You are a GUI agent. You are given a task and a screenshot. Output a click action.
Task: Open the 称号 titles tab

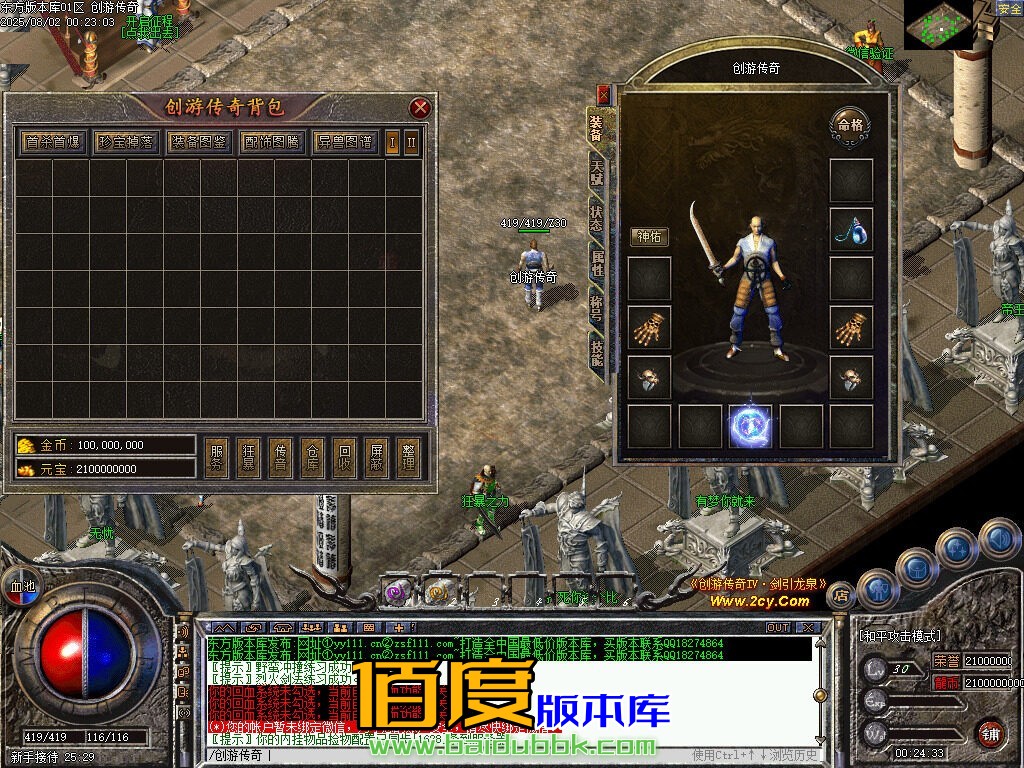[597, 308]
